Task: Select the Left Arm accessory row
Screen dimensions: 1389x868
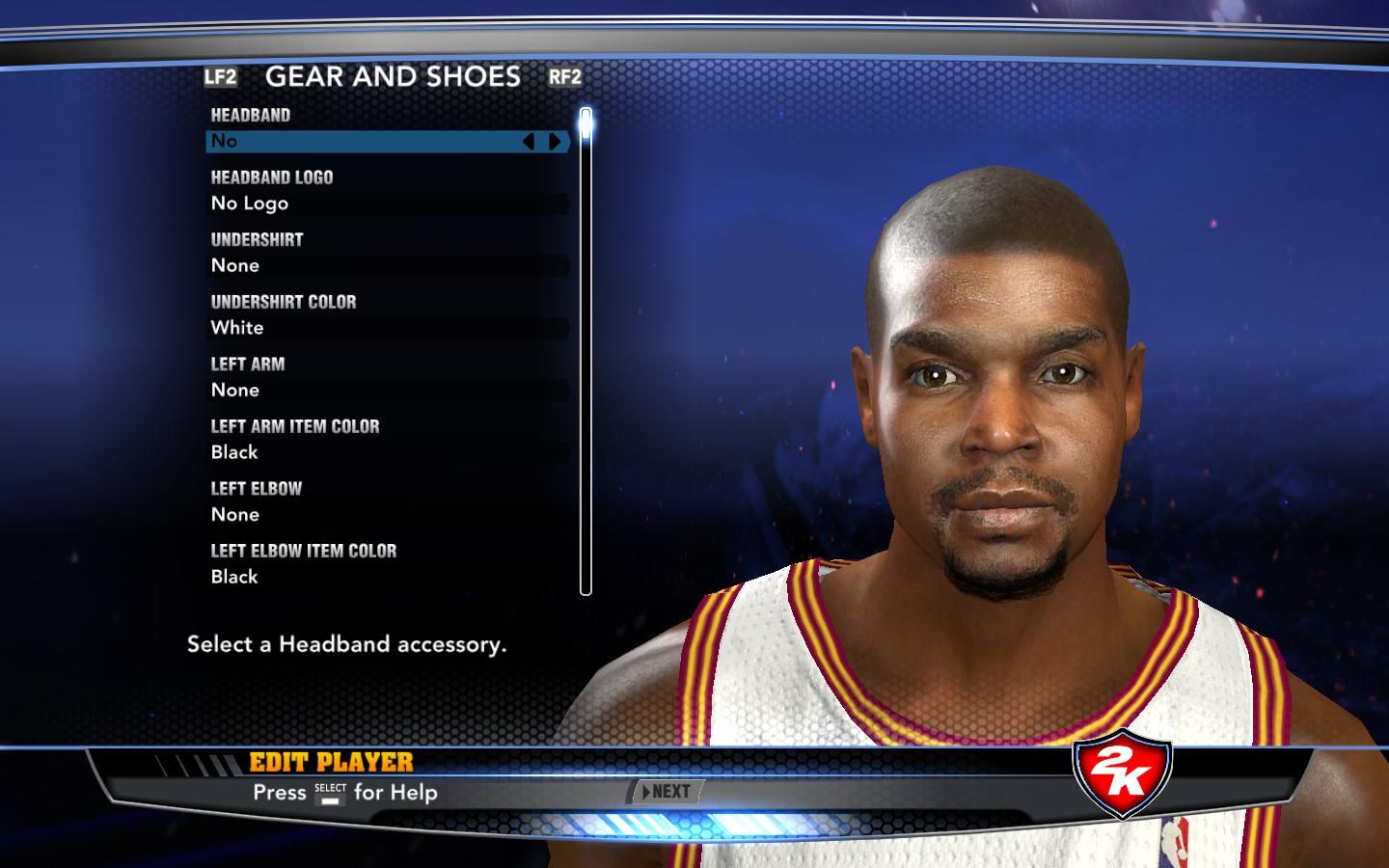Action: coord(388,390)
